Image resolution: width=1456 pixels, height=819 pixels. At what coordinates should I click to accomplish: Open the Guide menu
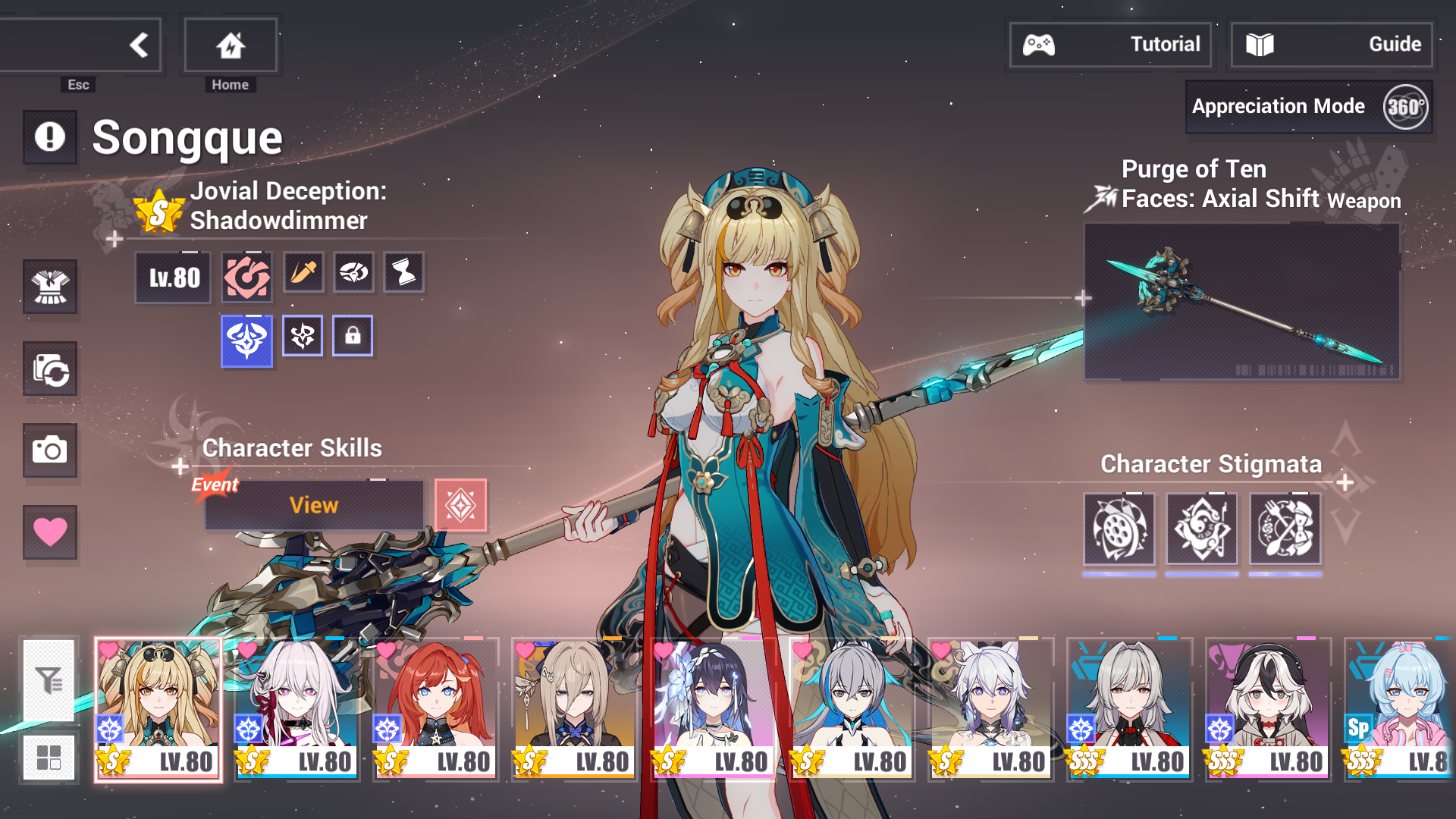click(1331, 44)
